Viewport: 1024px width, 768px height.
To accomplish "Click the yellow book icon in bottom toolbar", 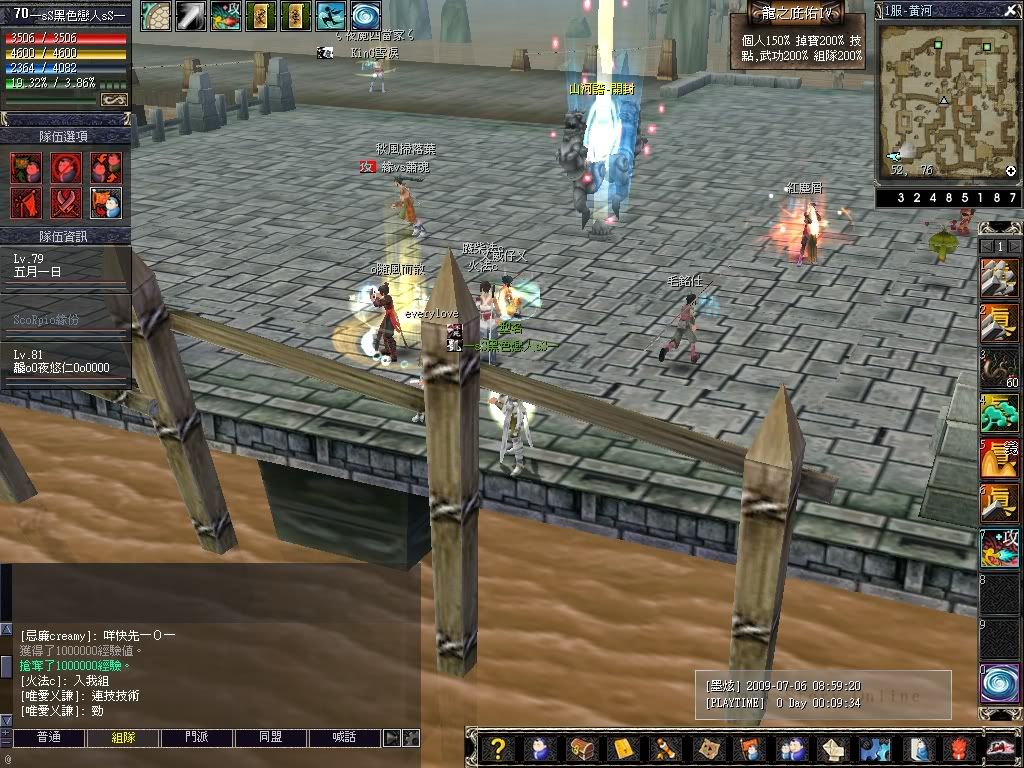I will pyautogui.click(x=624, y=748).
